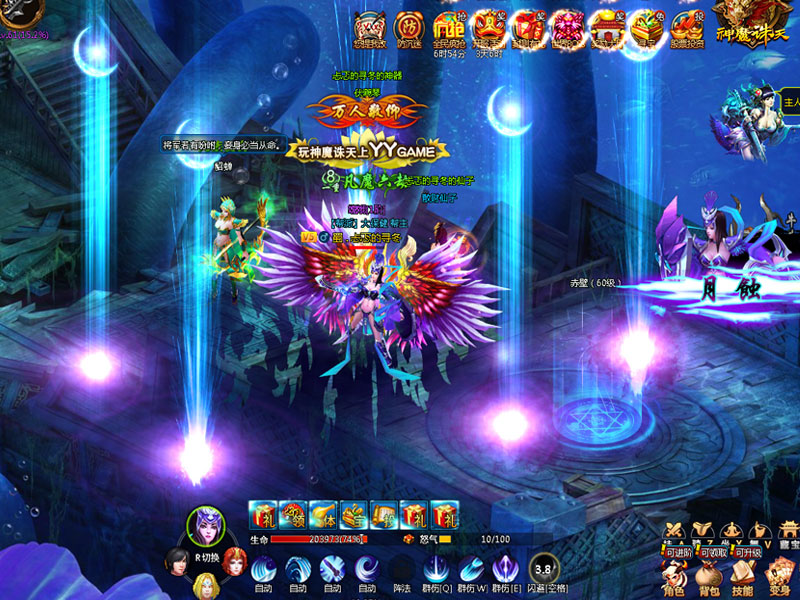Activate the 群伤[W] area skill

471,569
